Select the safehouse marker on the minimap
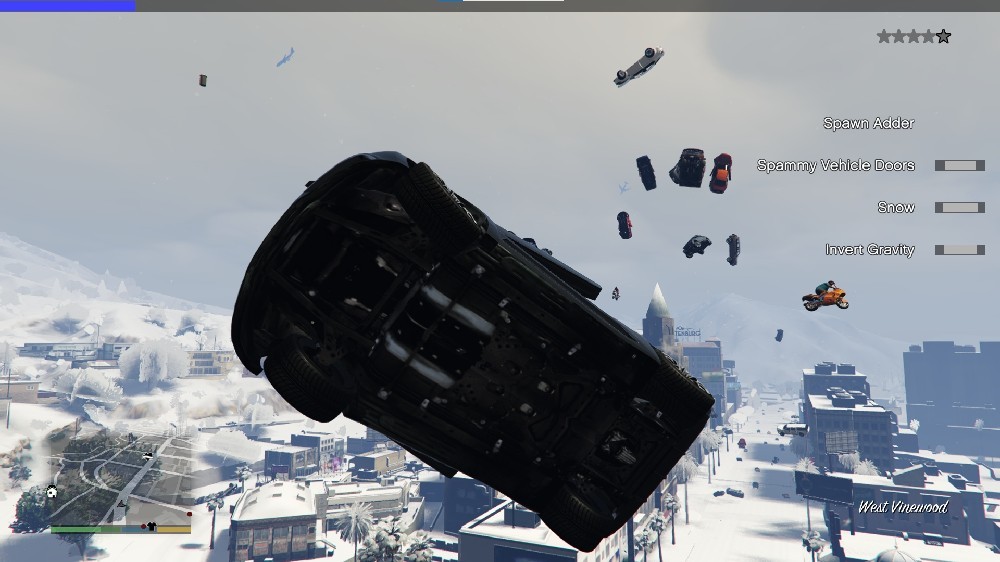This screenshot has width=1000, height=562. pos(52,491)
